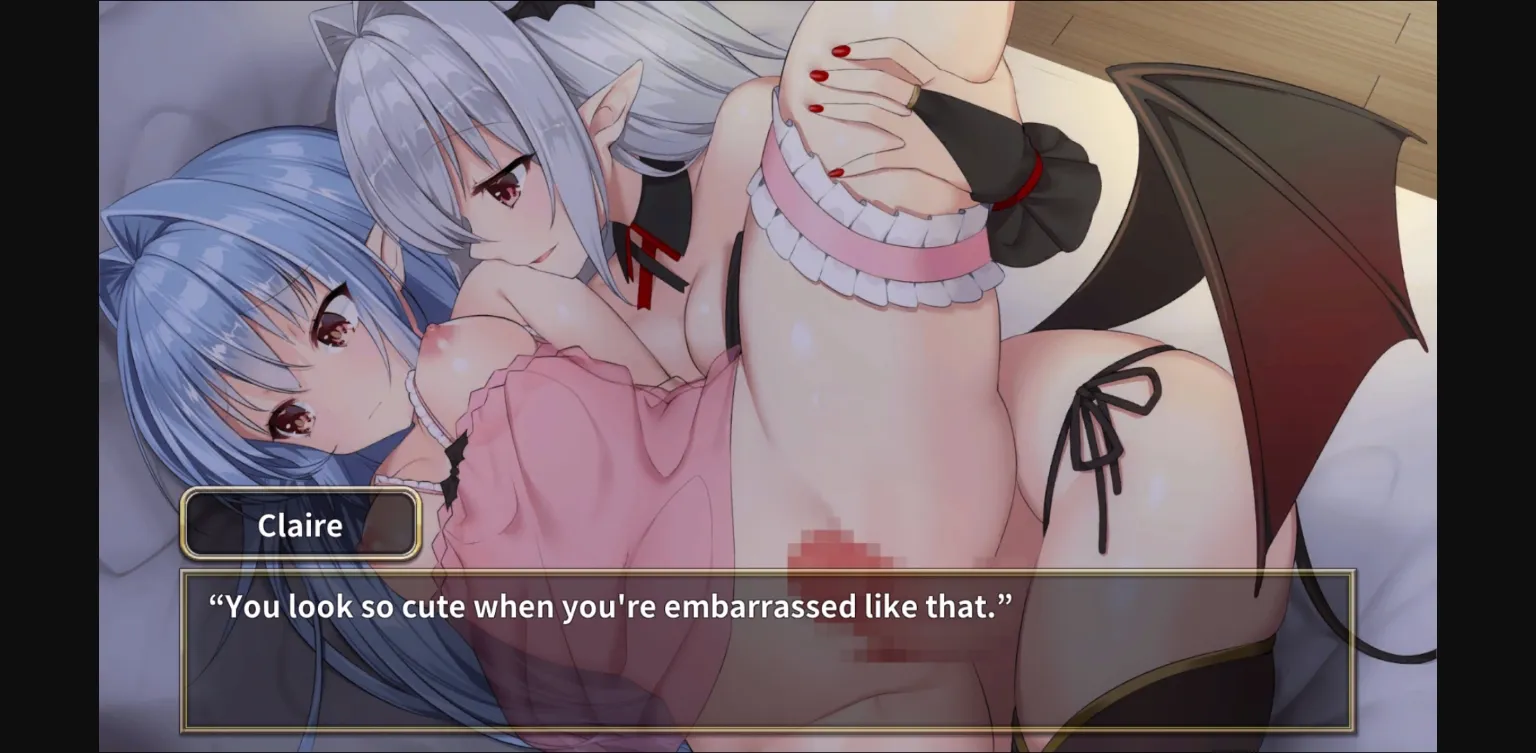The width and height of the screenshot is (1536, 753).
Task: Click the right black letterbox bar
Action: pyautogui.click(x=1490, y=376)
